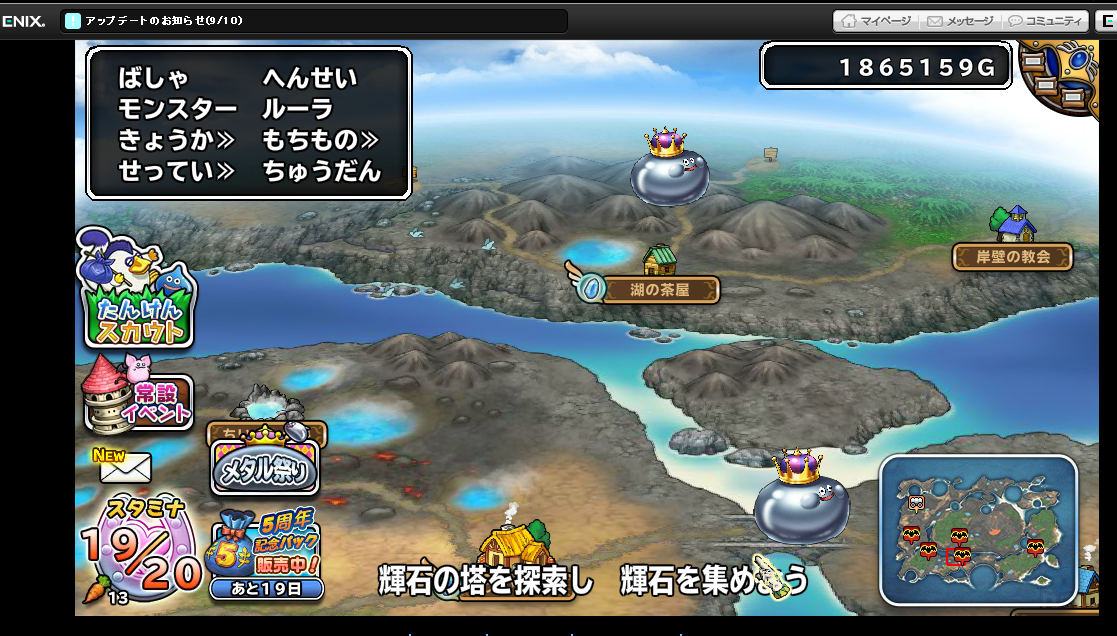Open the New mail envelope

coord(124,465)
